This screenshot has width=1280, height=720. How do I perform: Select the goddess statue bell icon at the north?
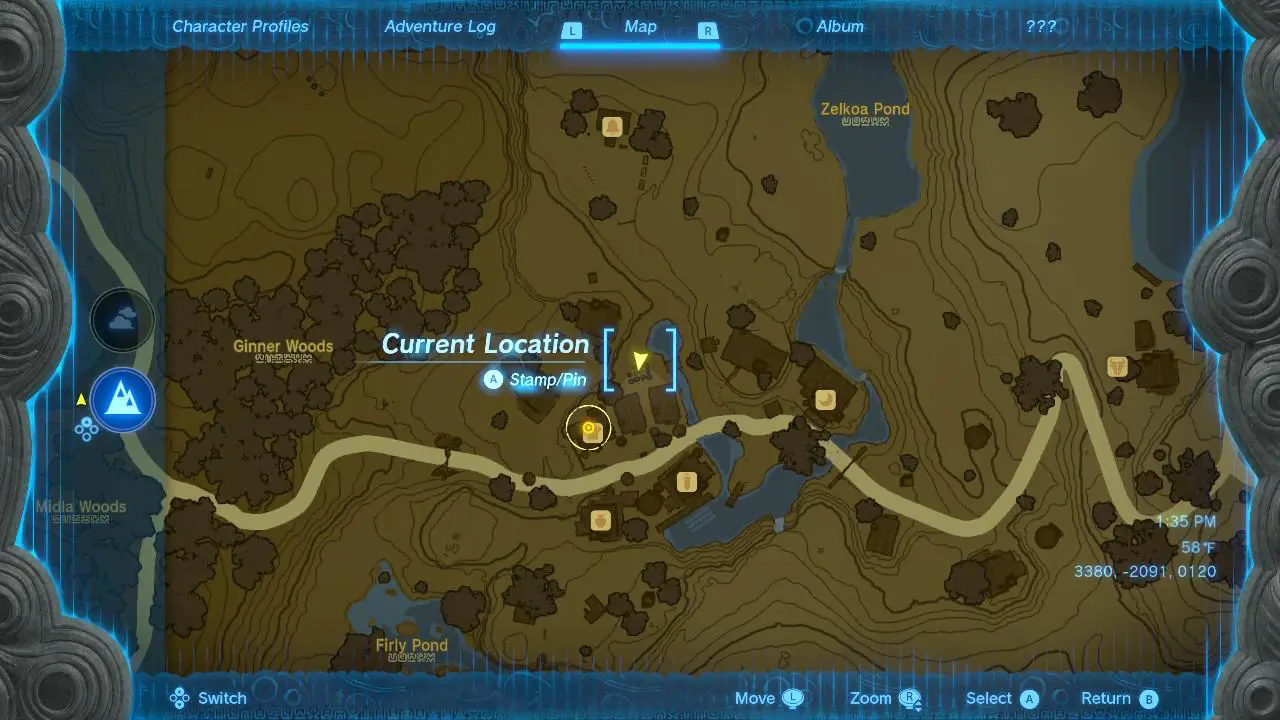pyautogui.click(x=611, y=127)
